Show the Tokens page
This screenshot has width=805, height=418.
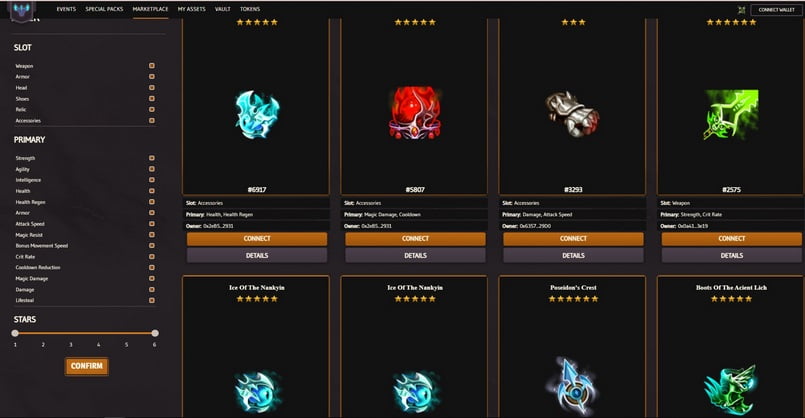tap(250, 8)
